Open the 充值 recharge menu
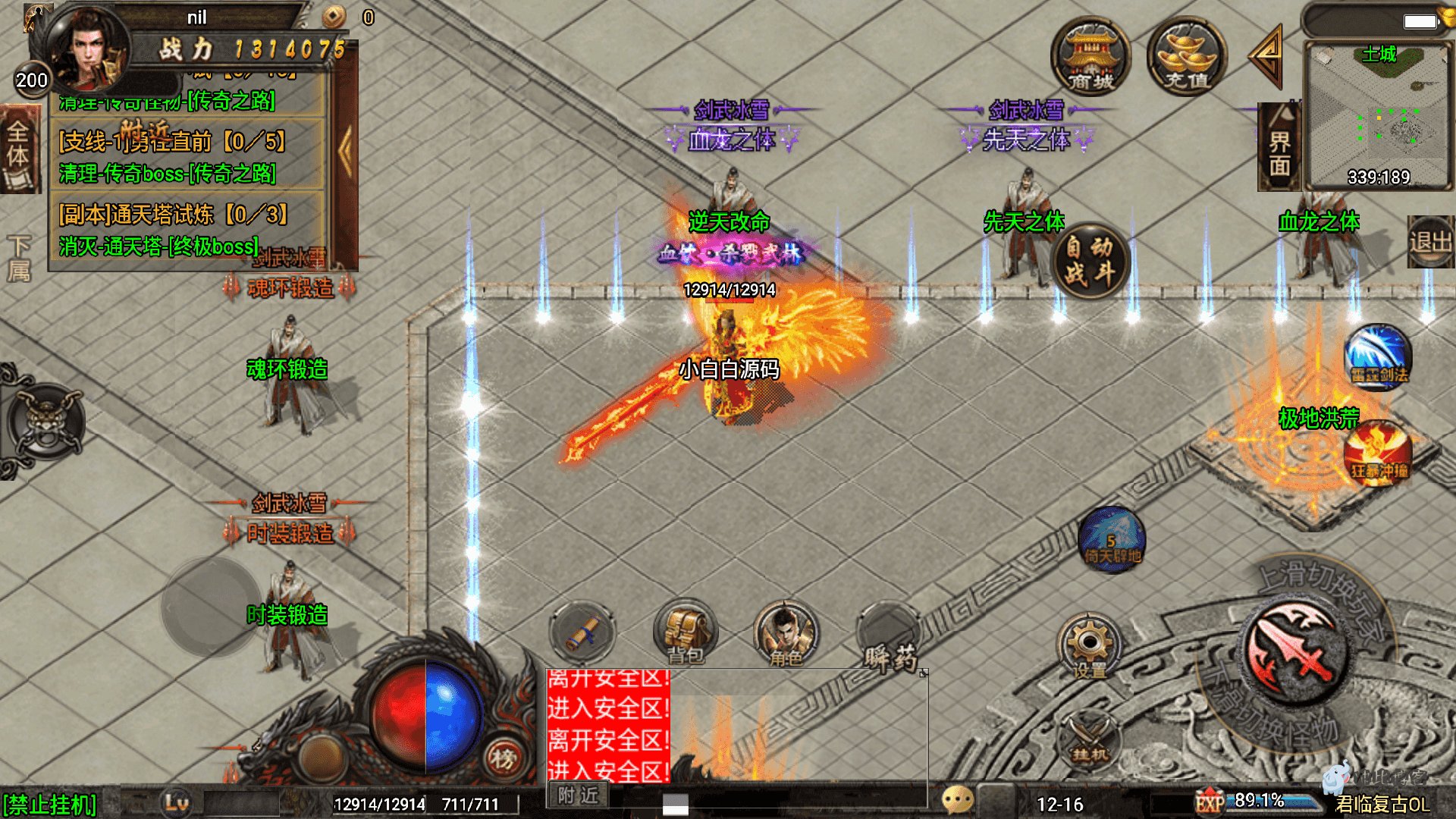The height and width of the screenshot is (819, 1456). [1186, 58]
